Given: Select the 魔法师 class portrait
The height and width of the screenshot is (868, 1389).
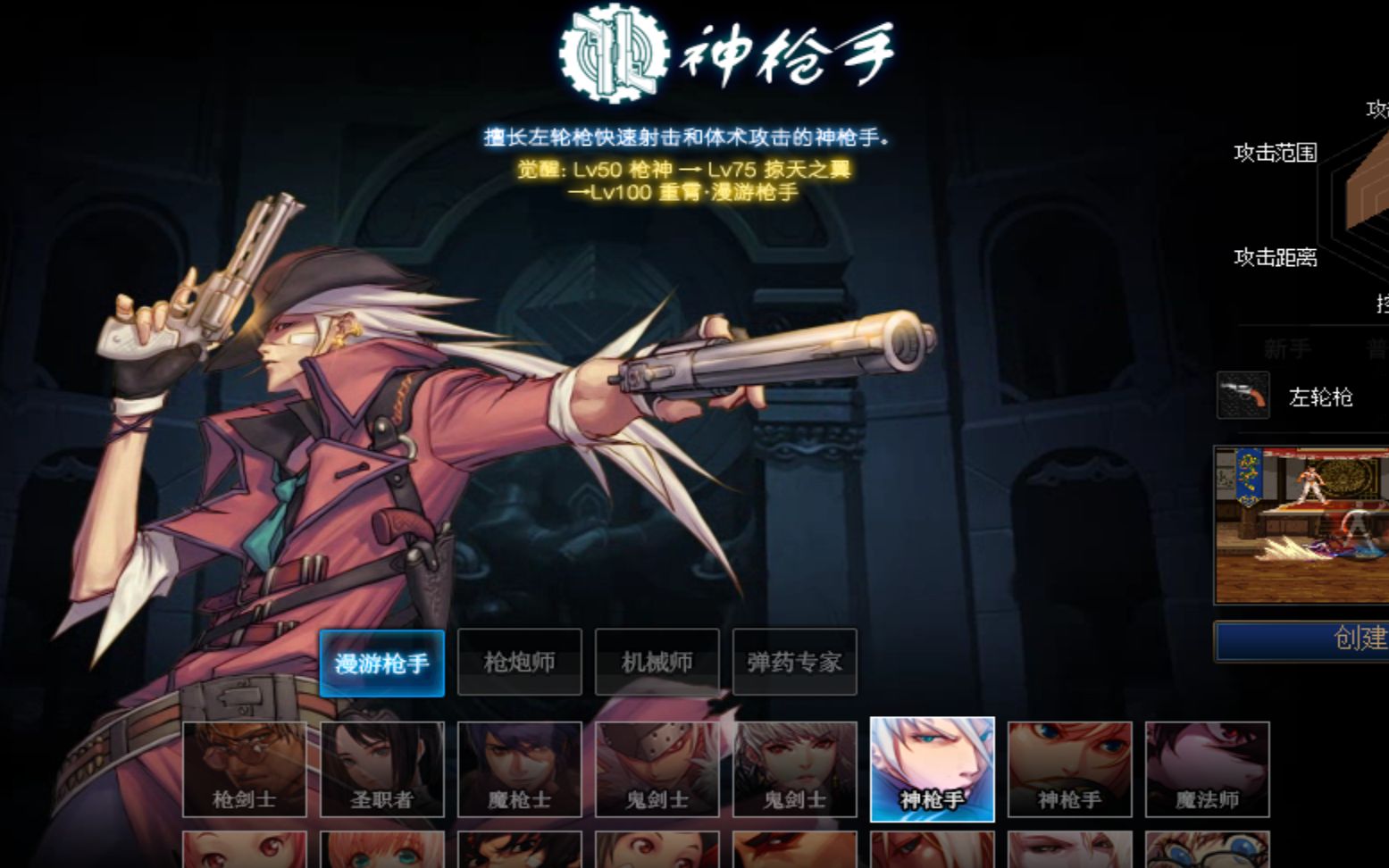Looking at the screenshot, I should 1208,768.
